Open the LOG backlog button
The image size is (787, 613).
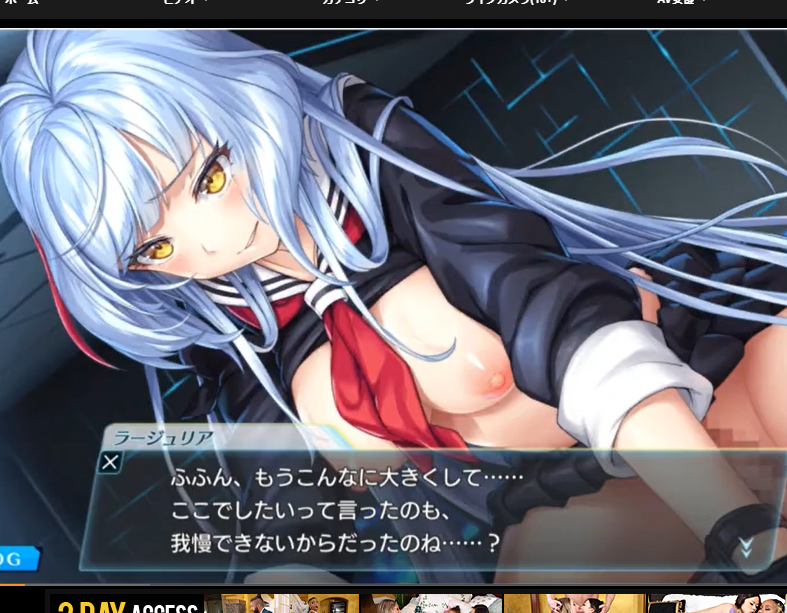tap(16, 559)
